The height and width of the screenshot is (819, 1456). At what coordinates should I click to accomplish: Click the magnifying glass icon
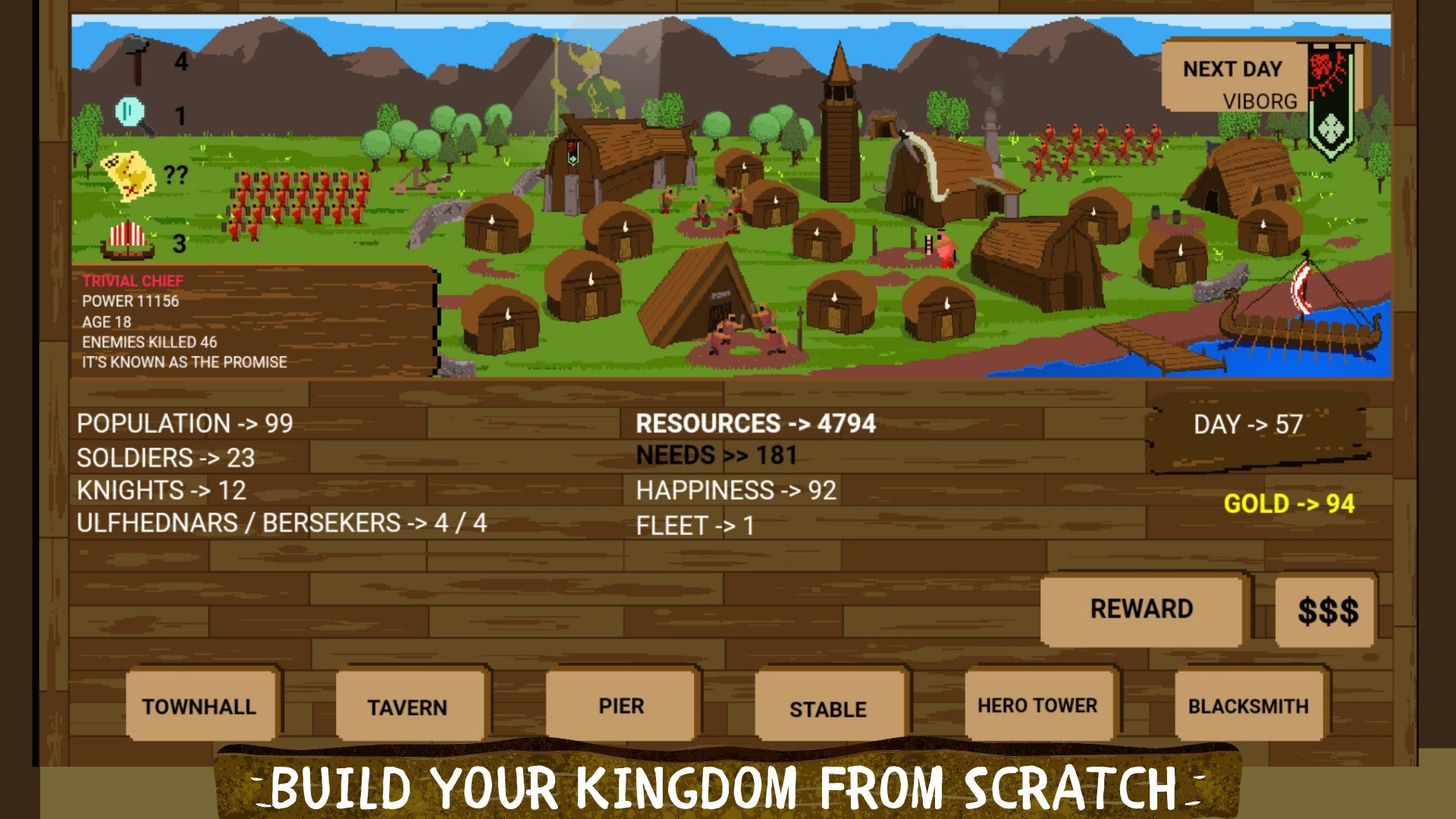(x=130, y=114)
